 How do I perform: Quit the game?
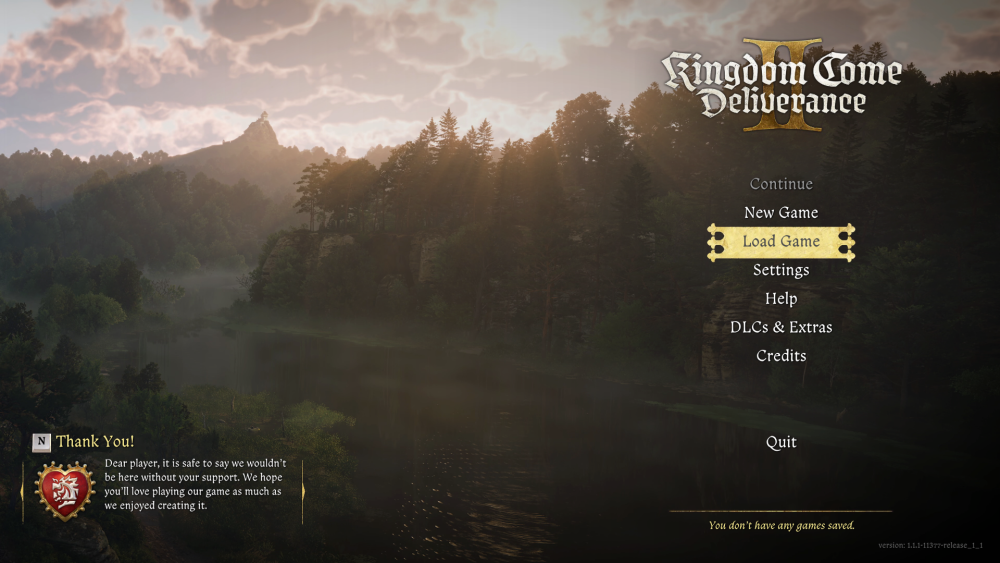coord(781,442)
